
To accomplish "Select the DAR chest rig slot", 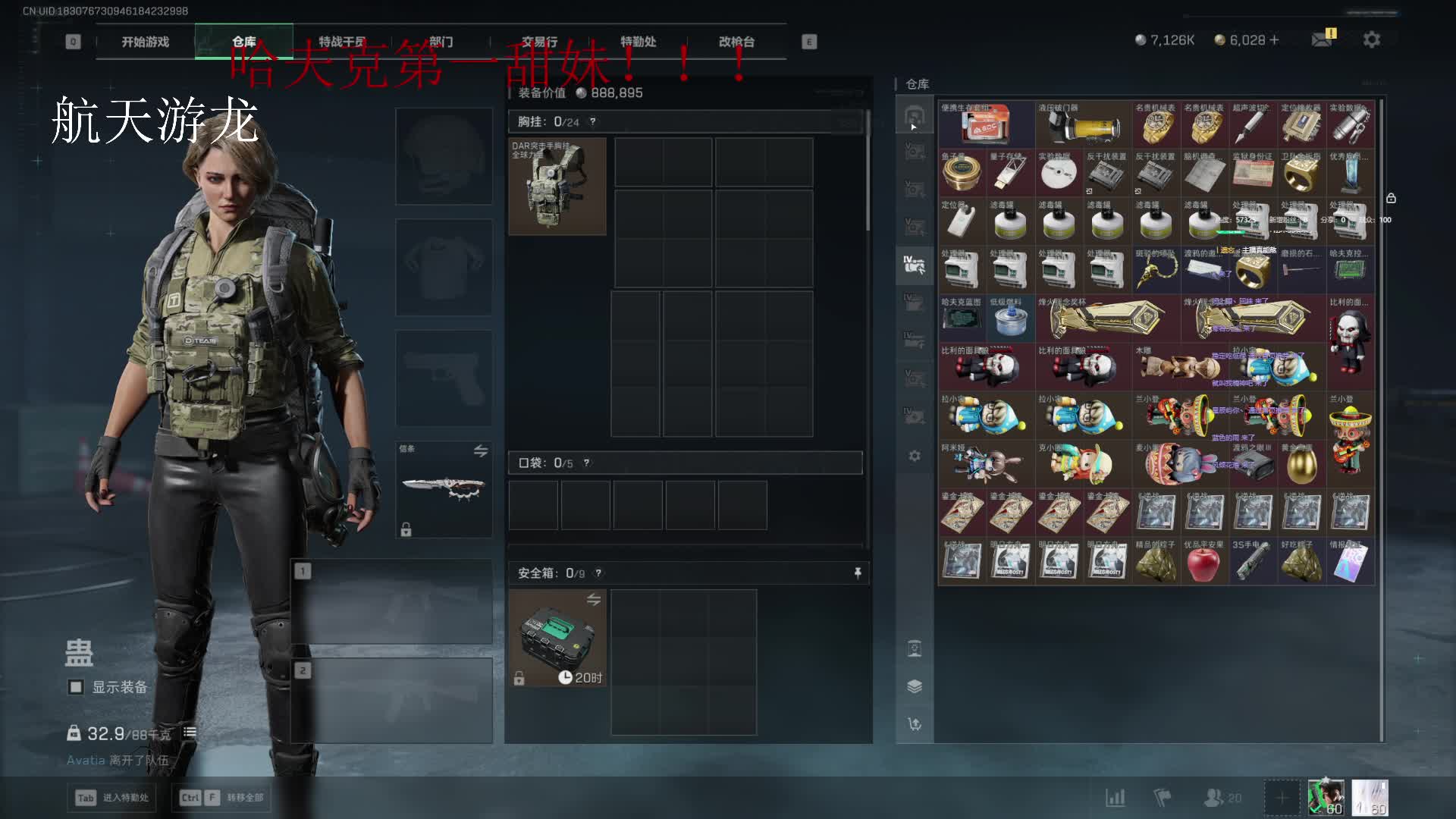I will point(557,187).
